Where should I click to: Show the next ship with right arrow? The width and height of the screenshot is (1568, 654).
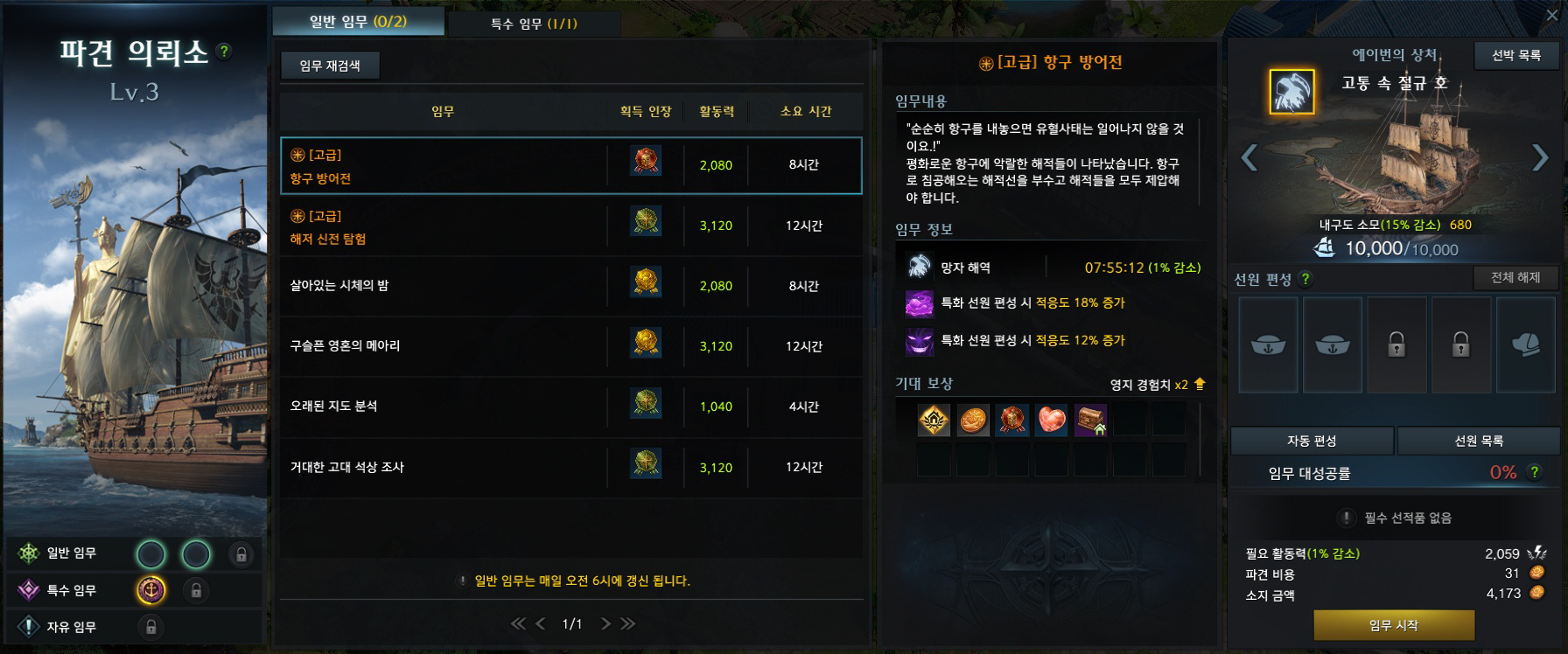(x=1540, y=158)
